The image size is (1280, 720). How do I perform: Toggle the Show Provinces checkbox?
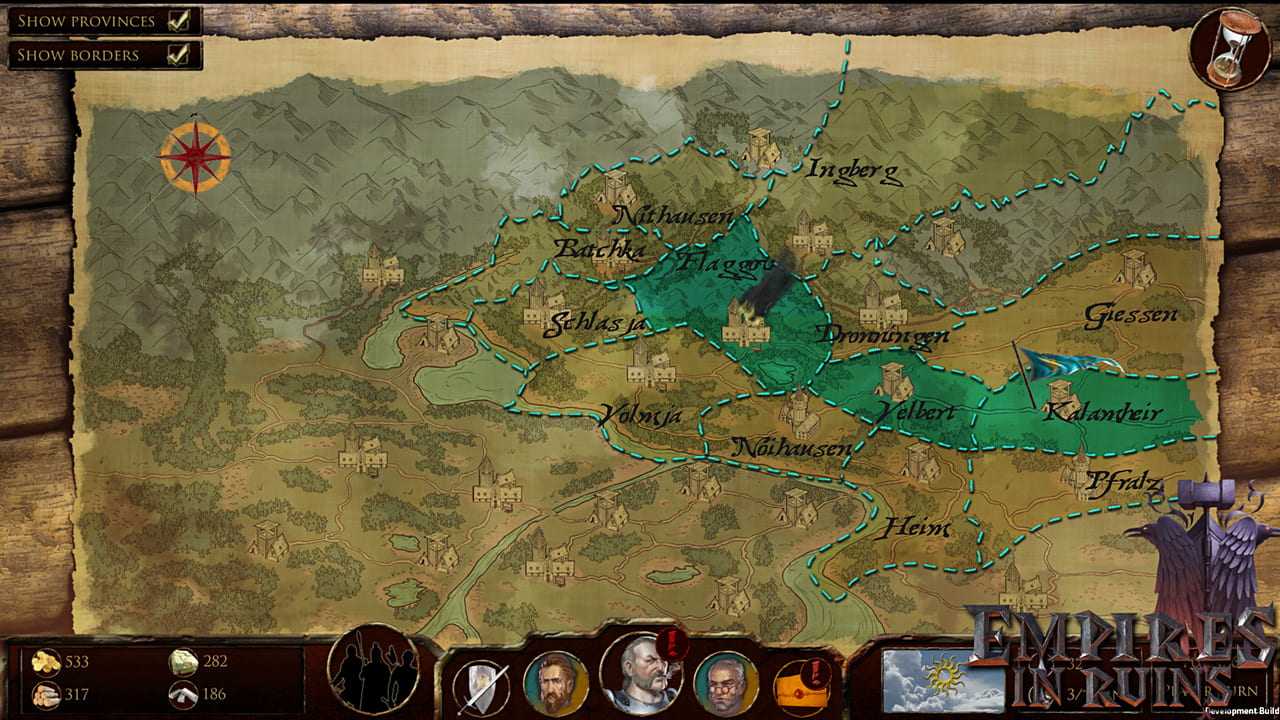tap(180, 20)
